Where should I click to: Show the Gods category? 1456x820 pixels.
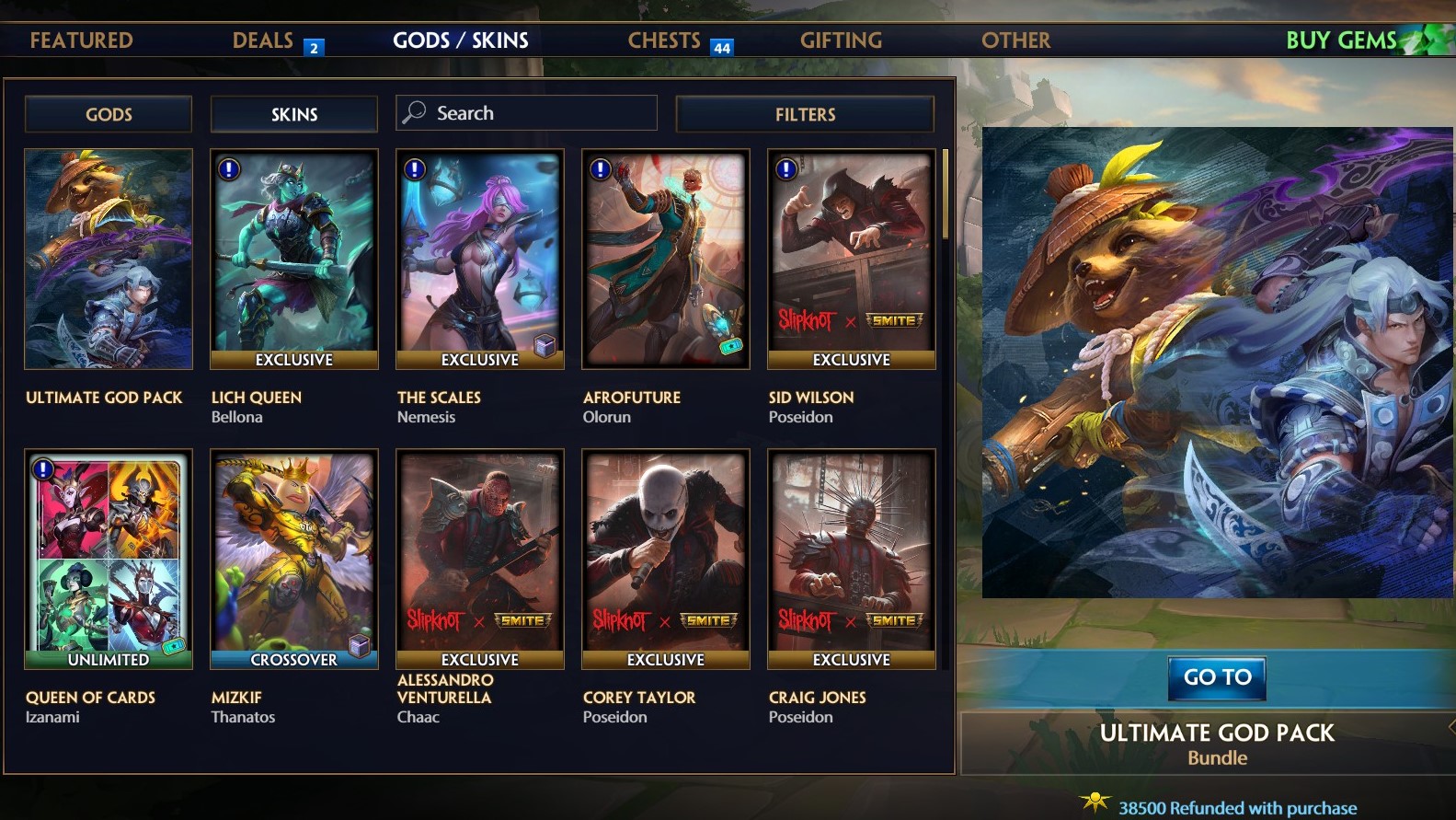(109, 114)
